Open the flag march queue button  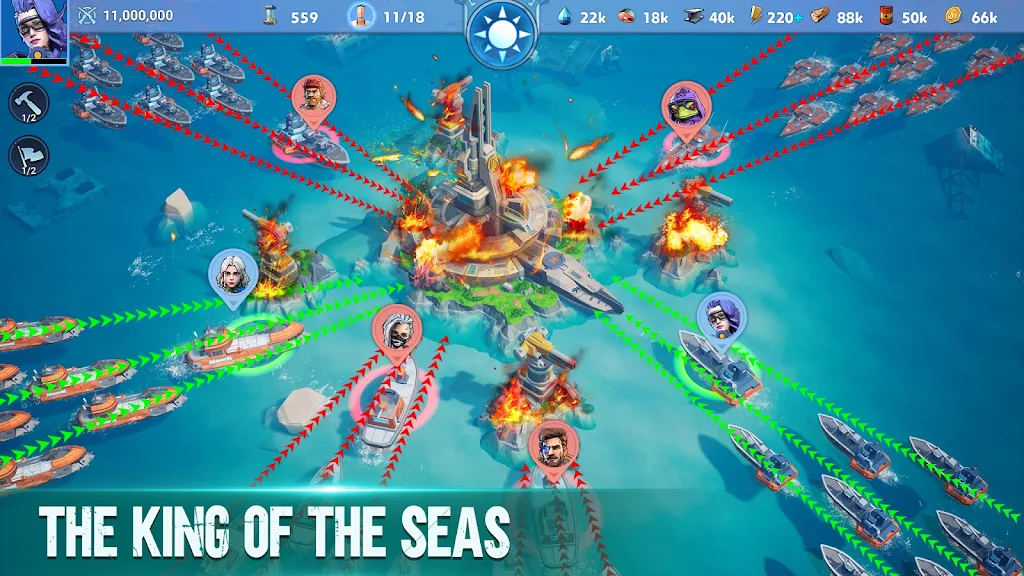(28, 156)
